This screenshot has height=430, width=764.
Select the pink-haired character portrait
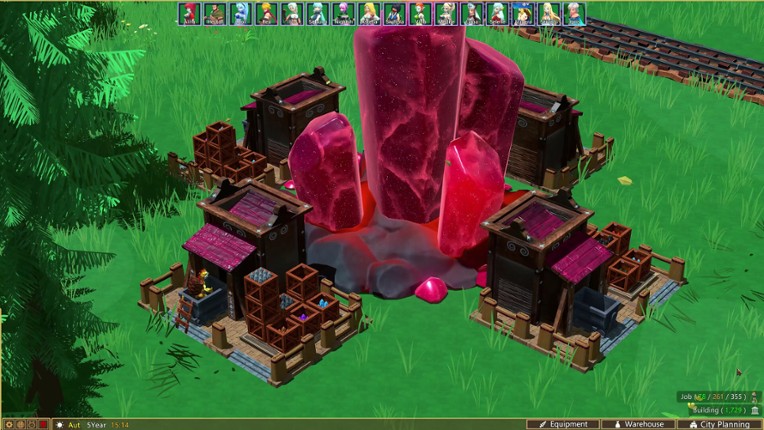click(343, 13)
